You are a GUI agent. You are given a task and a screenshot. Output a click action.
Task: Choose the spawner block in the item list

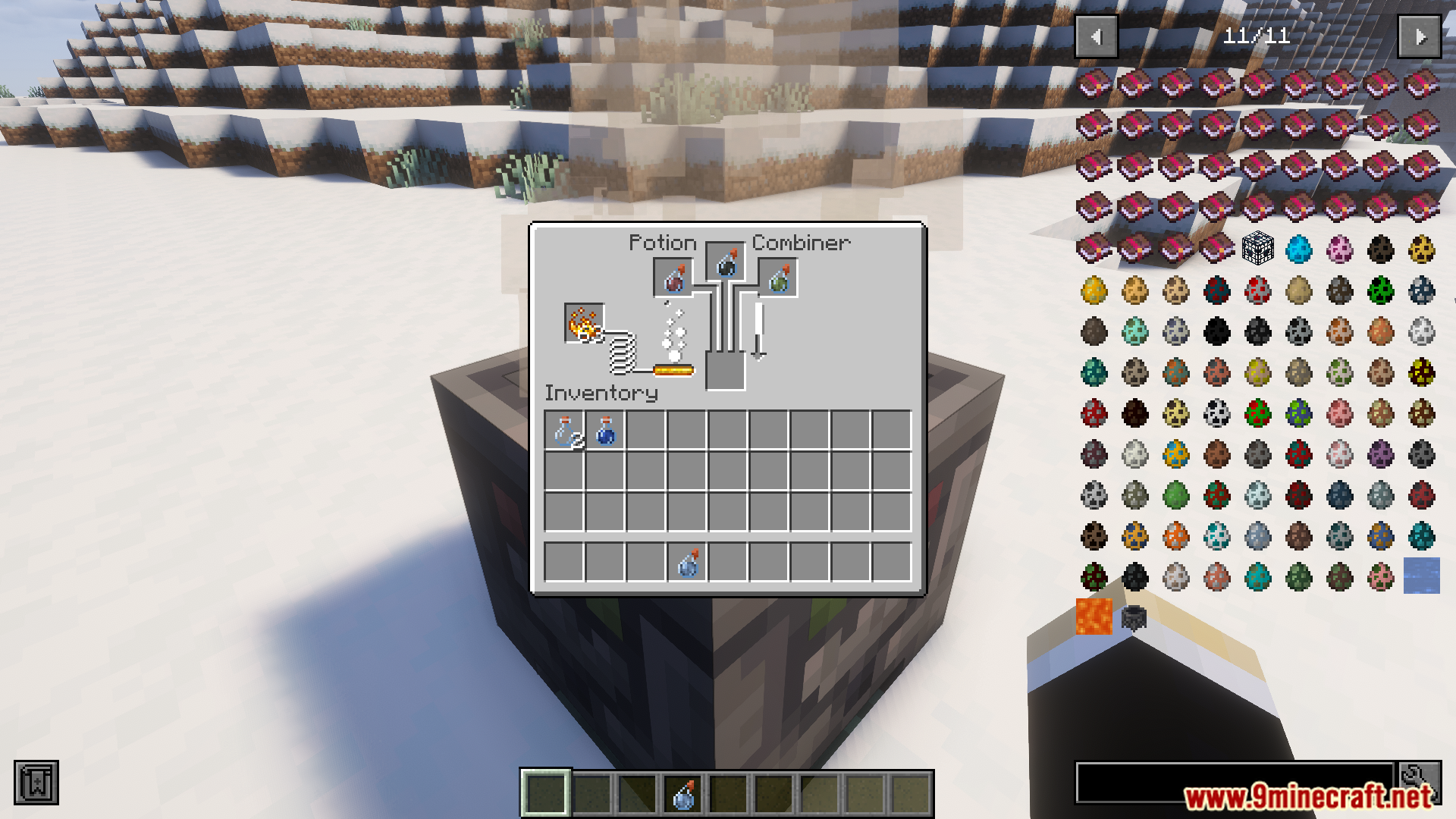(x=1257, y=248)
